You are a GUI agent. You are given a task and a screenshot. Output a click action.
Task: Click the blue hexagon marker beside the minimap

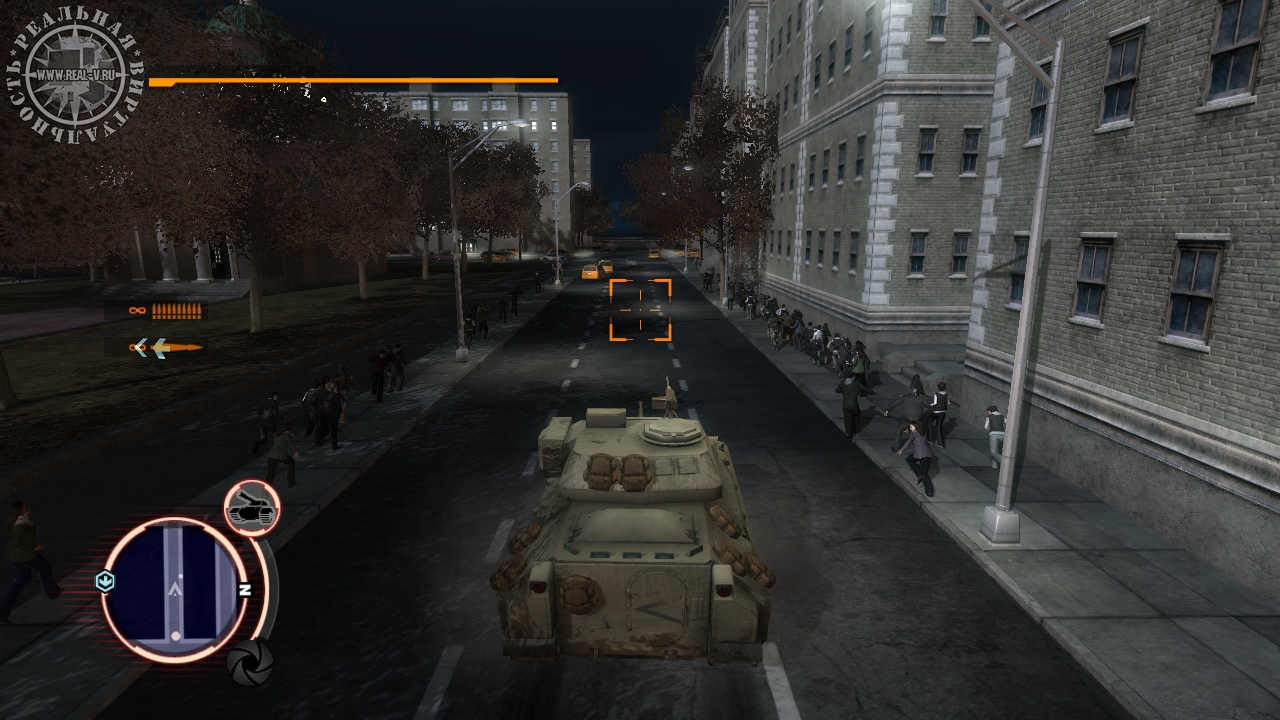click(105, 581)
